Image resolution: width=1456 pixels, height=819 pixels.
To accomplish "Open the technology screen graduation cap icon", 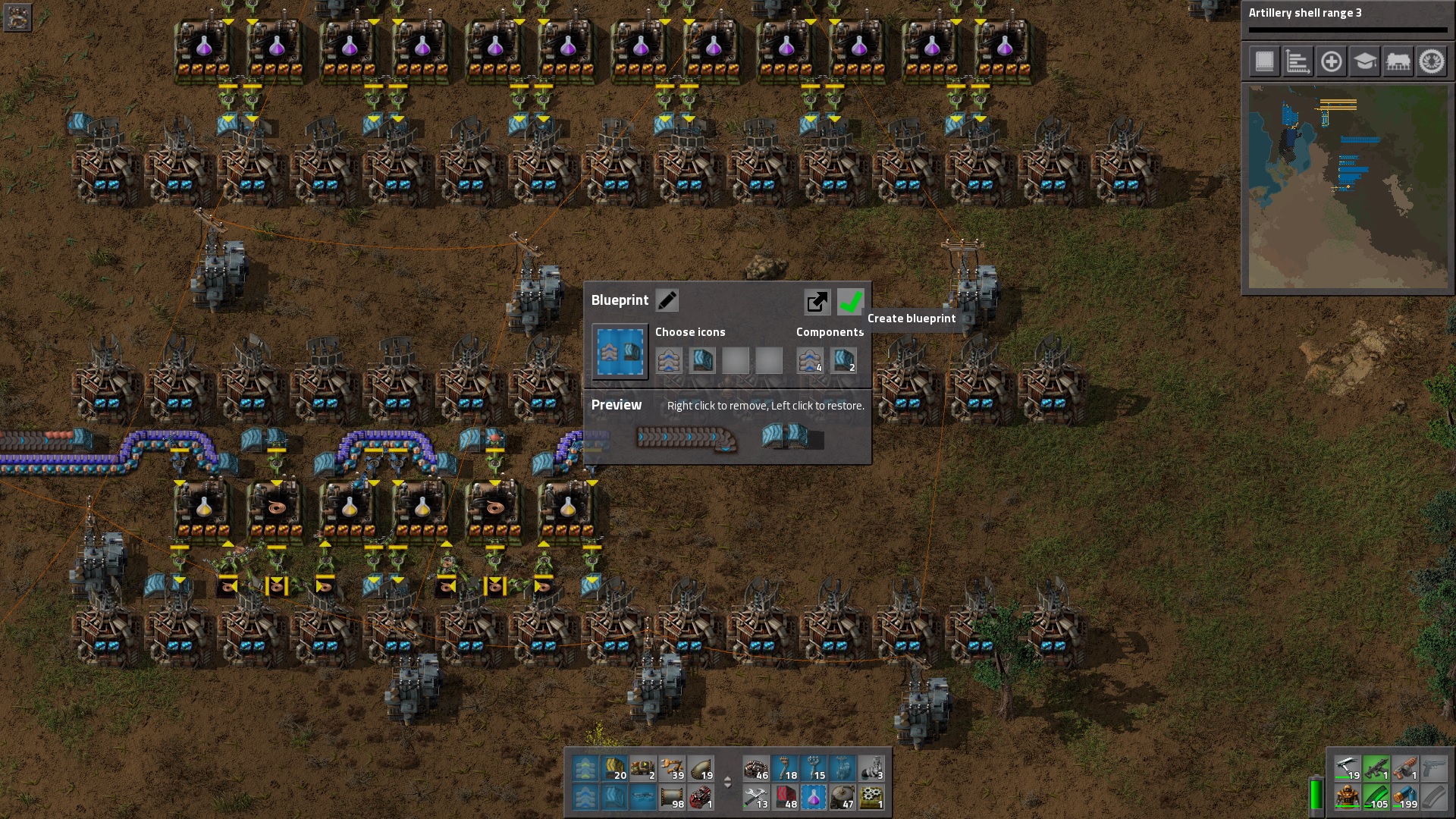I will click(1366, 62).
